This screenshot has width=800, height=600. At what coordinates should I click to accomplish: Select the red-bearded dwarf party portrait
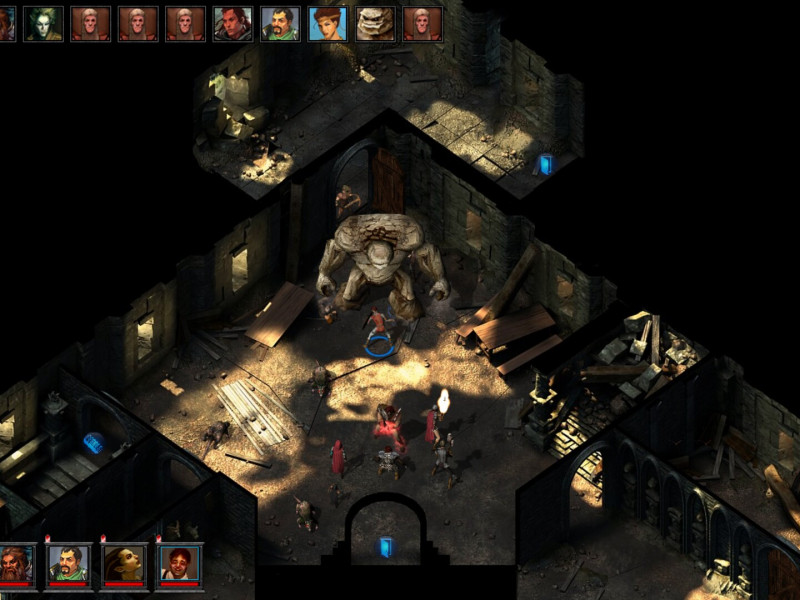(x=17, y=563)
